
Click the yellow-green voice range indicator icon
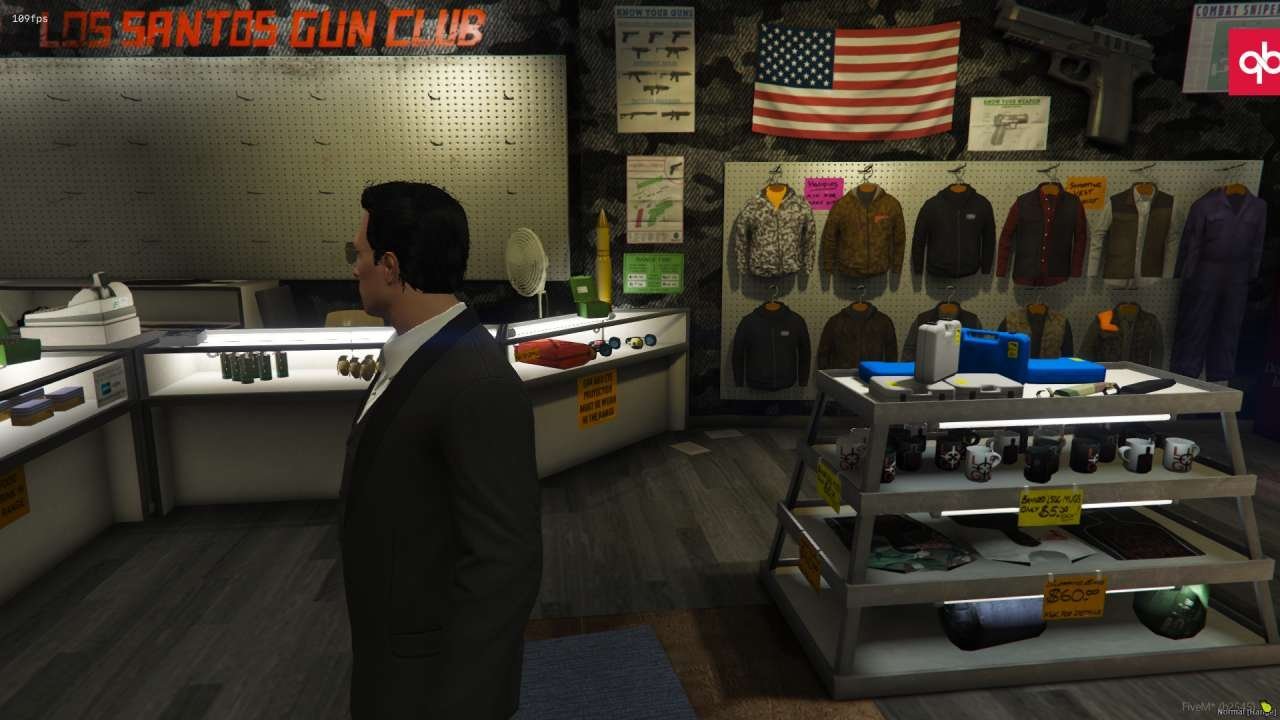pyautogui.click(x=1266, y=705)
